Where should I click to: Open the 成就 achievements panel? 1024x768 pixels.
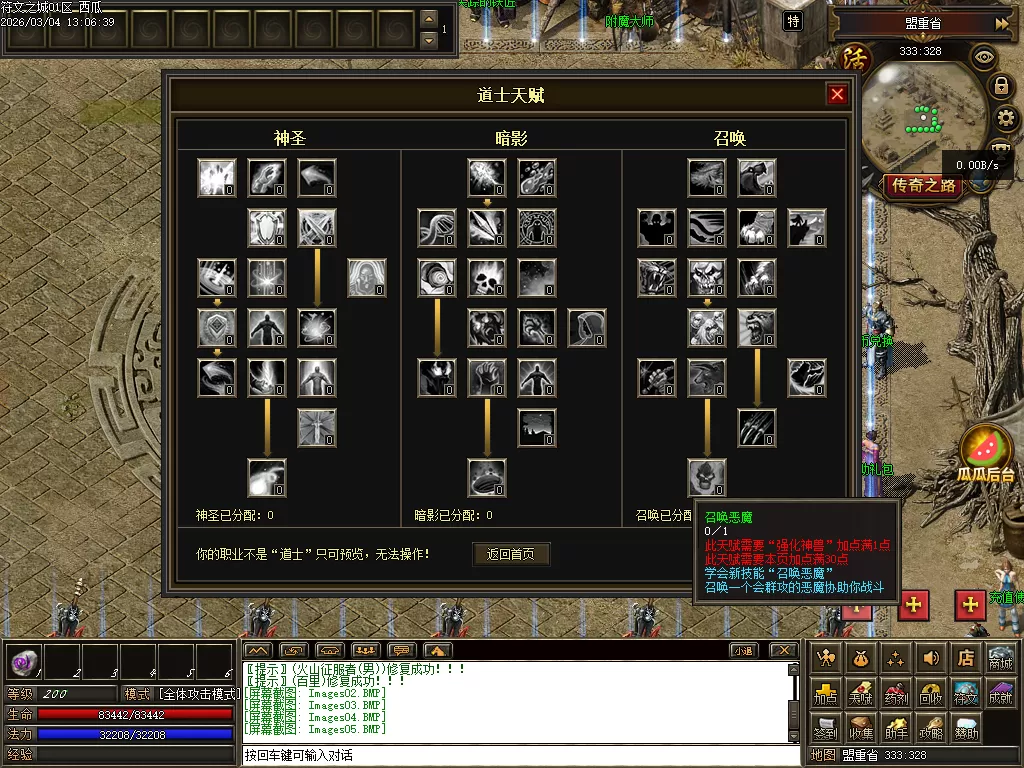click(x=999, y=693)
